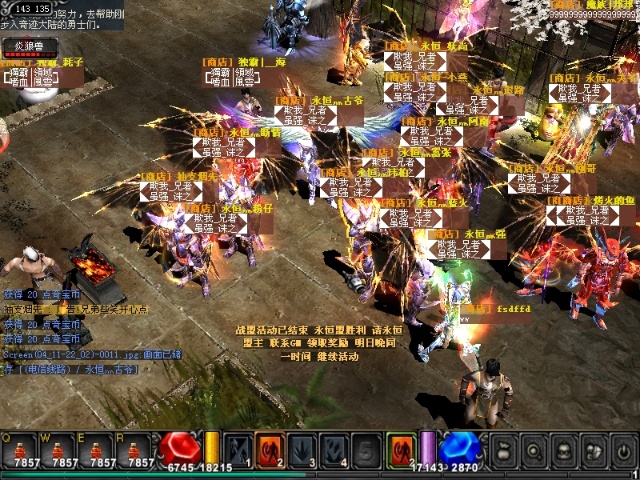
Task: Activate the orange skill in slot 2
Action: pos(270,447)
